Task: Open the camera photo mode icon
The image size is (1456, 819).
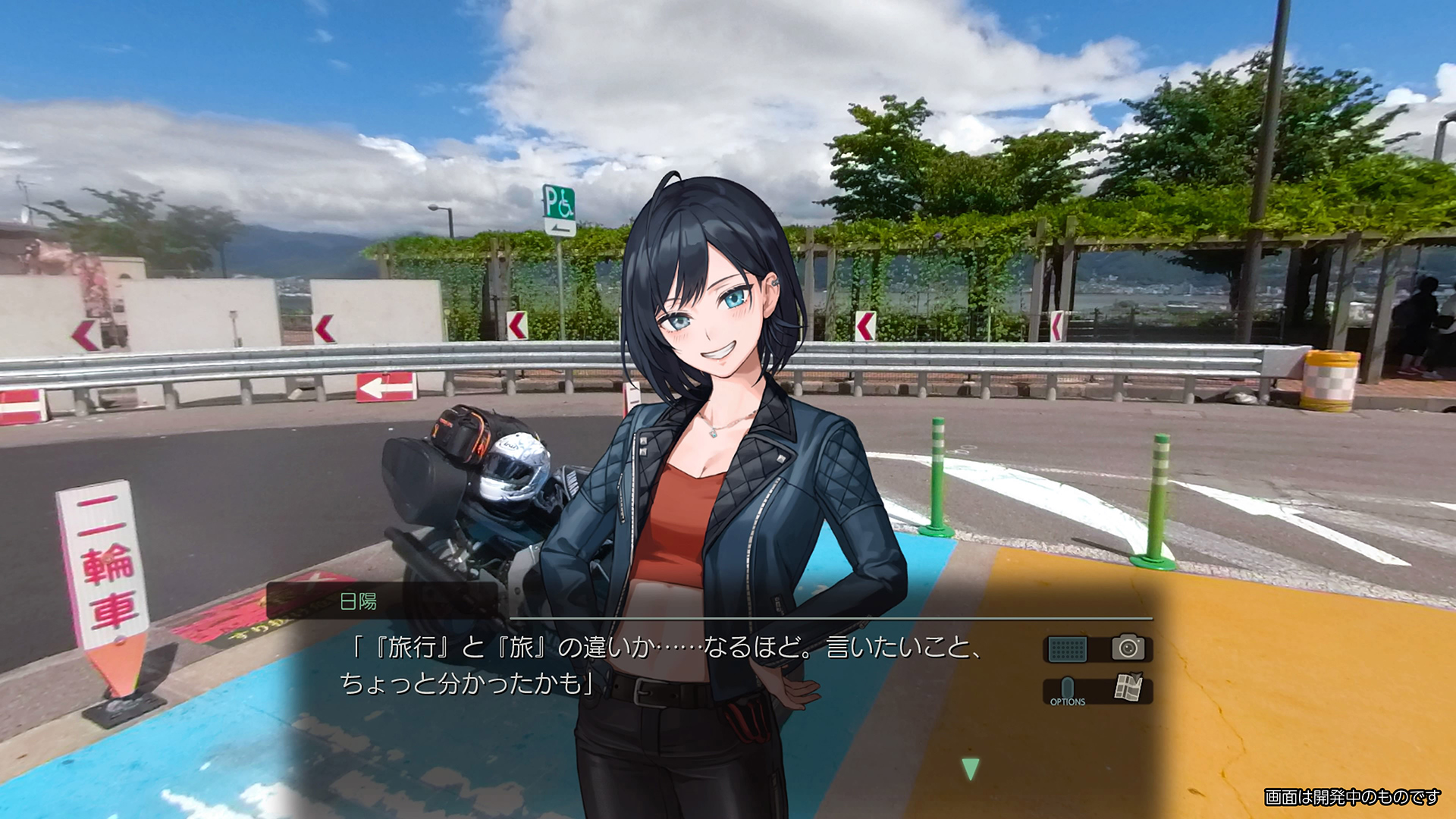Action: click(x=1128, y=648)
